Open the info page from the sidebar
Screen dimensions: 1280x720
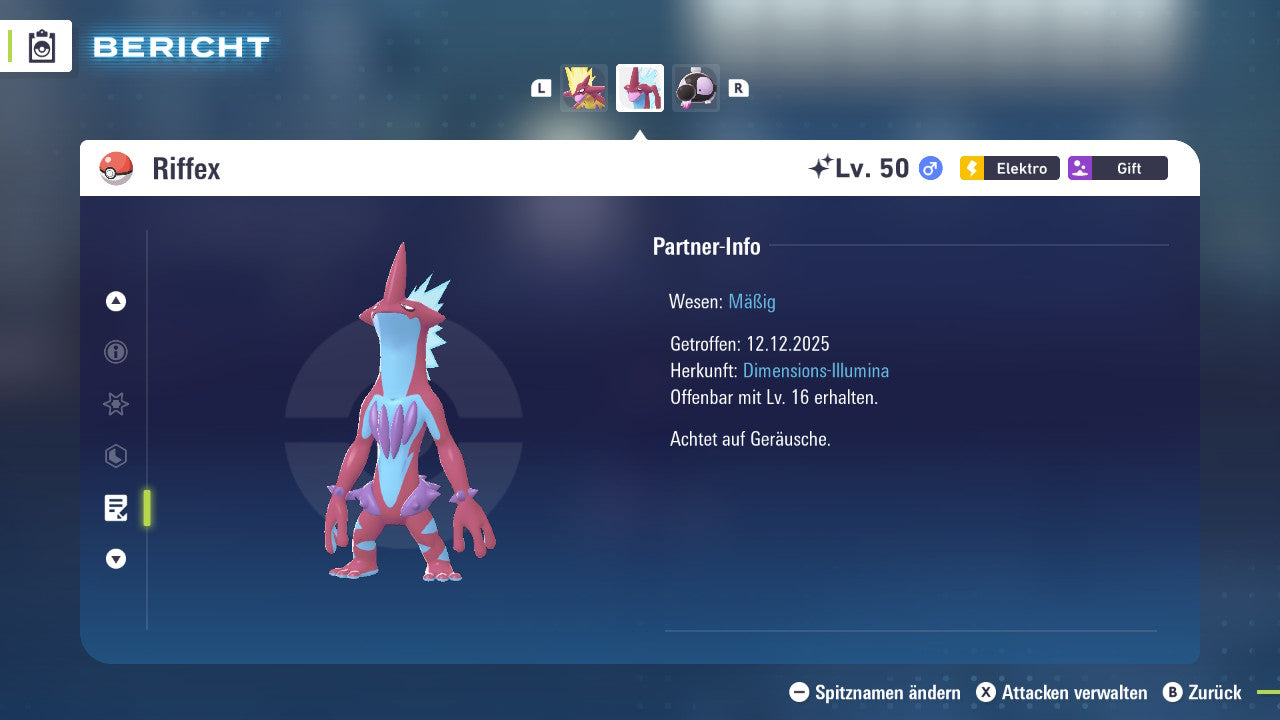coord(115,352)
